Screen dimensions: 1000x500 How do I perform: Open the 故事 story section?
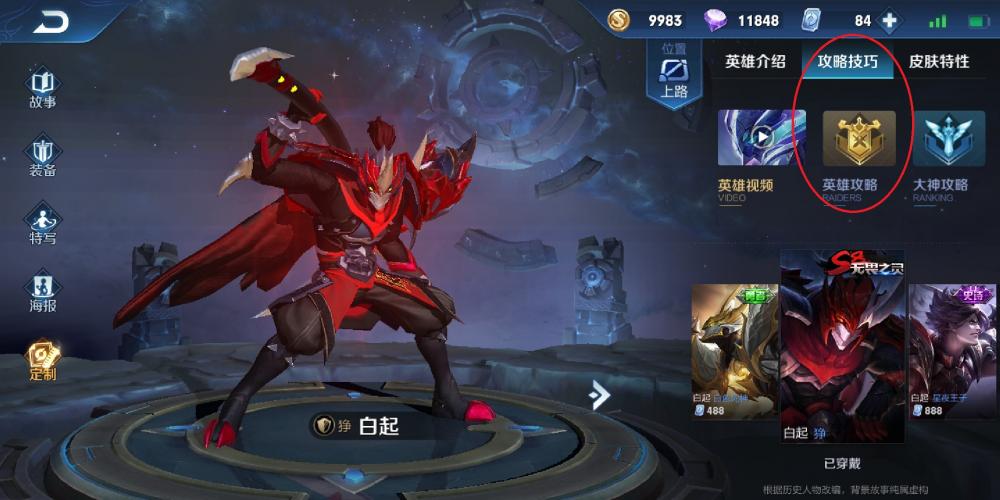(x=43, y=87)
